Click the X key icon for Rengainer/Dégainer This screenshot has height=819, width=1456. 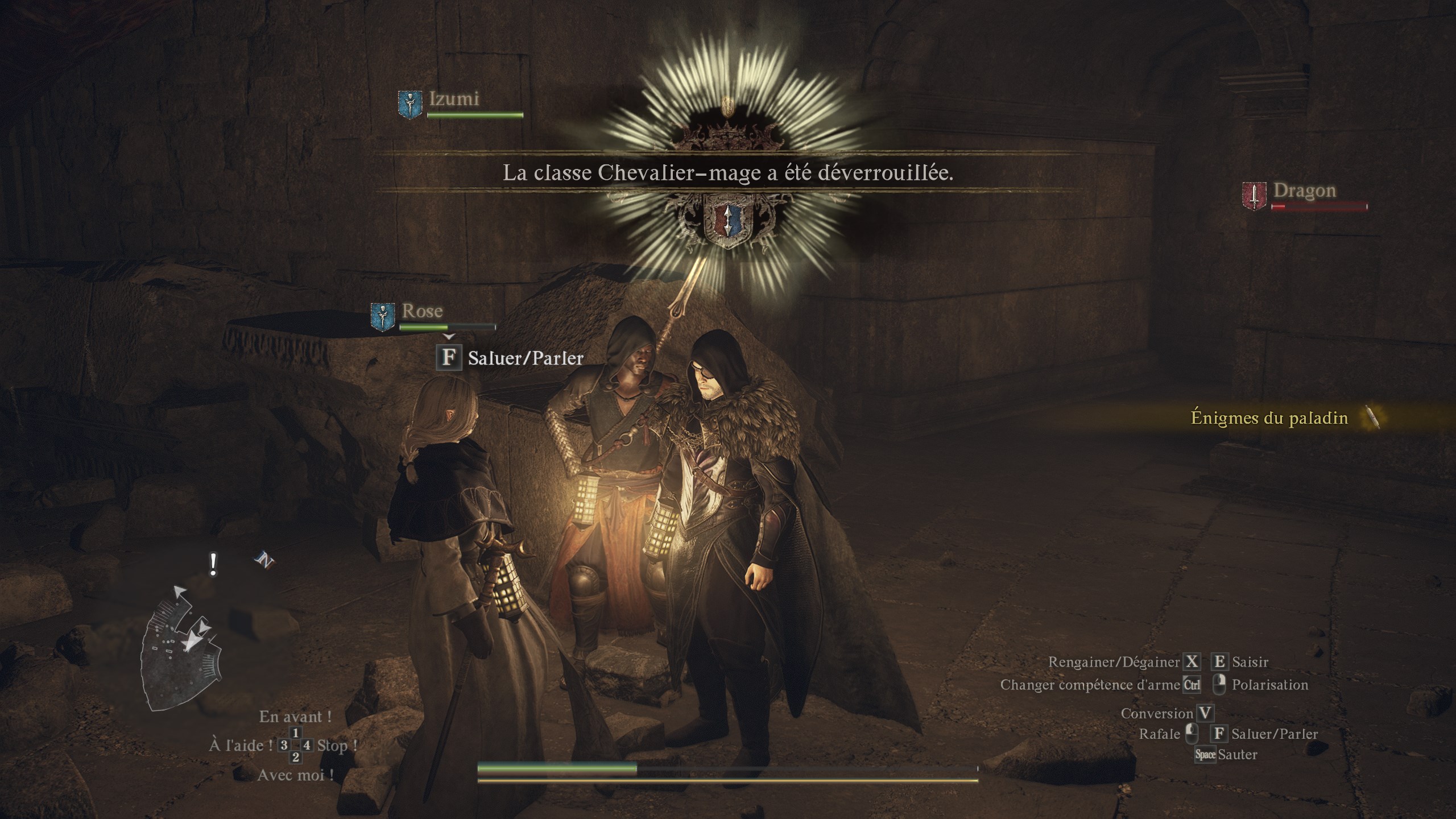click(x=1191, y=661)
